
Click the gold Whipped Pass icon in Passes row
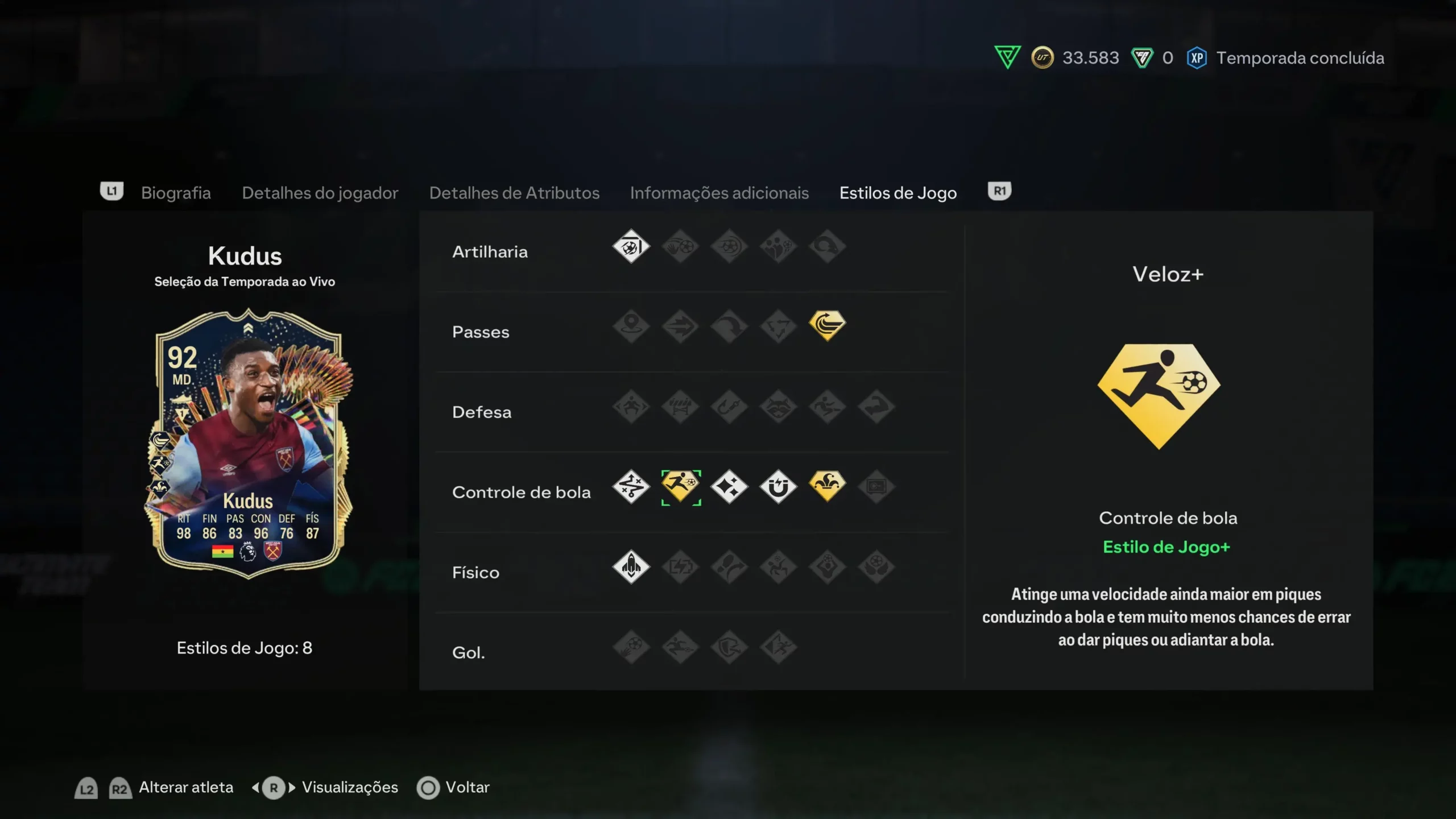(827, 326)
